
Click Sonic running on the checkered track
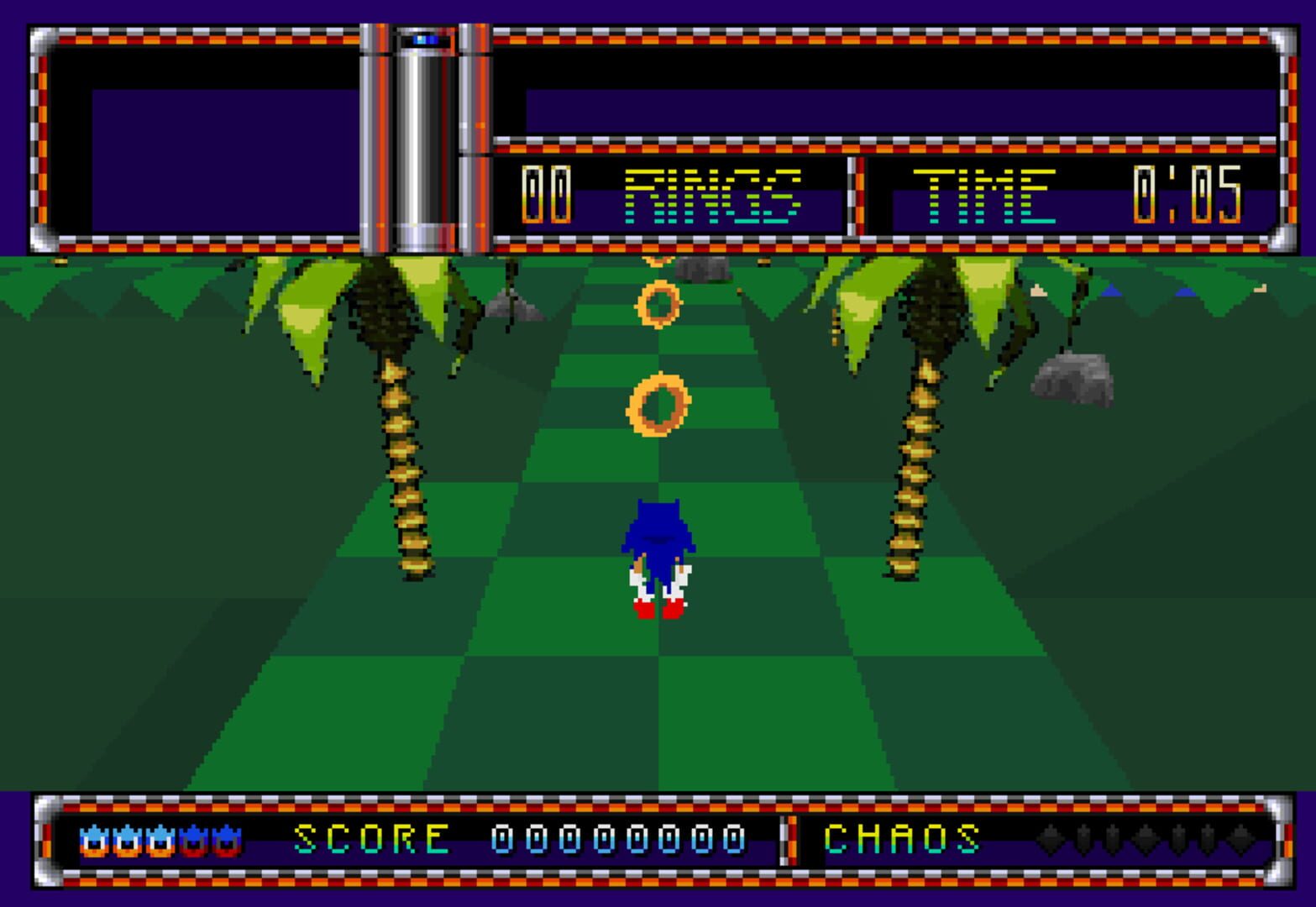(x=659, y=554)
